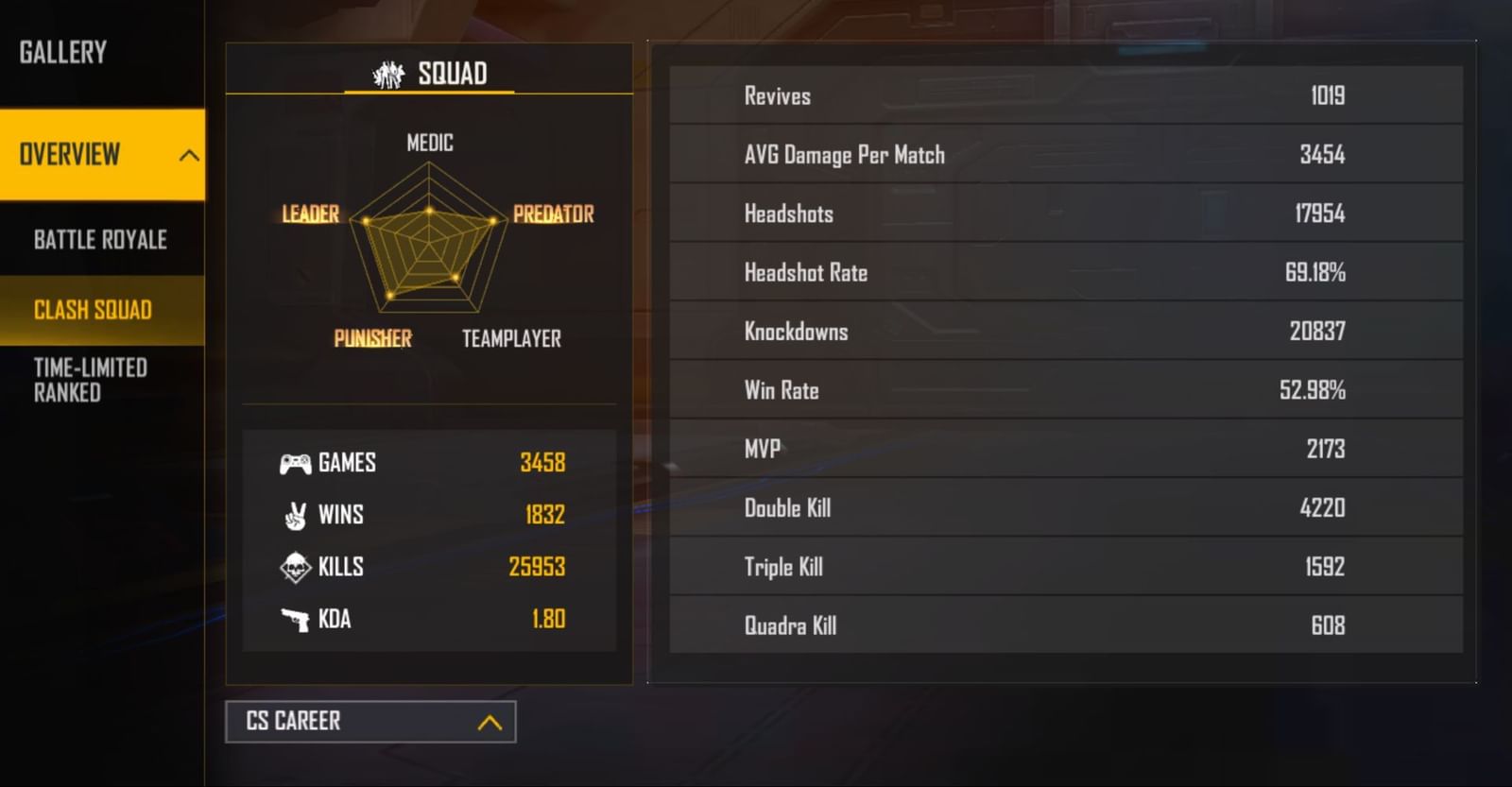Switch highlight to BATTLE ROYALE mode
This screenshot has width=1512, height=787.
(101, 239)
